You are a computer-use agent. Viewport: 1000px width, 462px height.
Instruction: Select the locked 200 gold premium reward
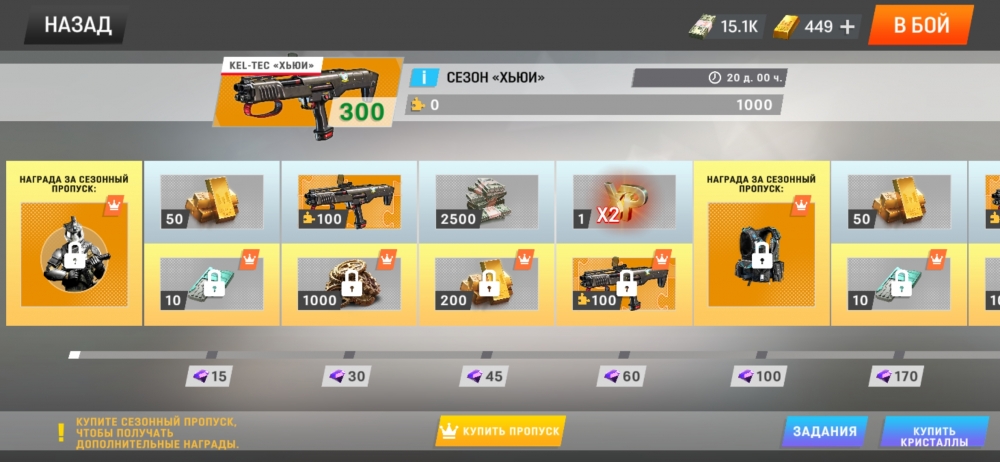pyautogui.click(x=486, y=284)
